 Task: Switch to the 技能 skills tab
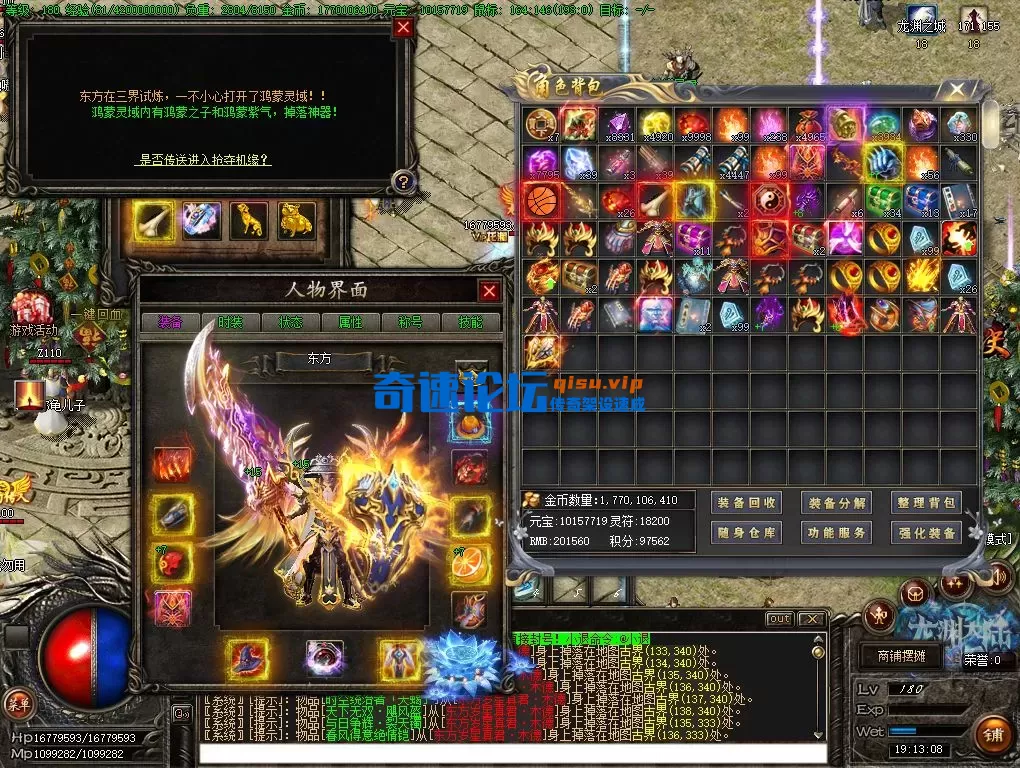[x=469, y=322]
